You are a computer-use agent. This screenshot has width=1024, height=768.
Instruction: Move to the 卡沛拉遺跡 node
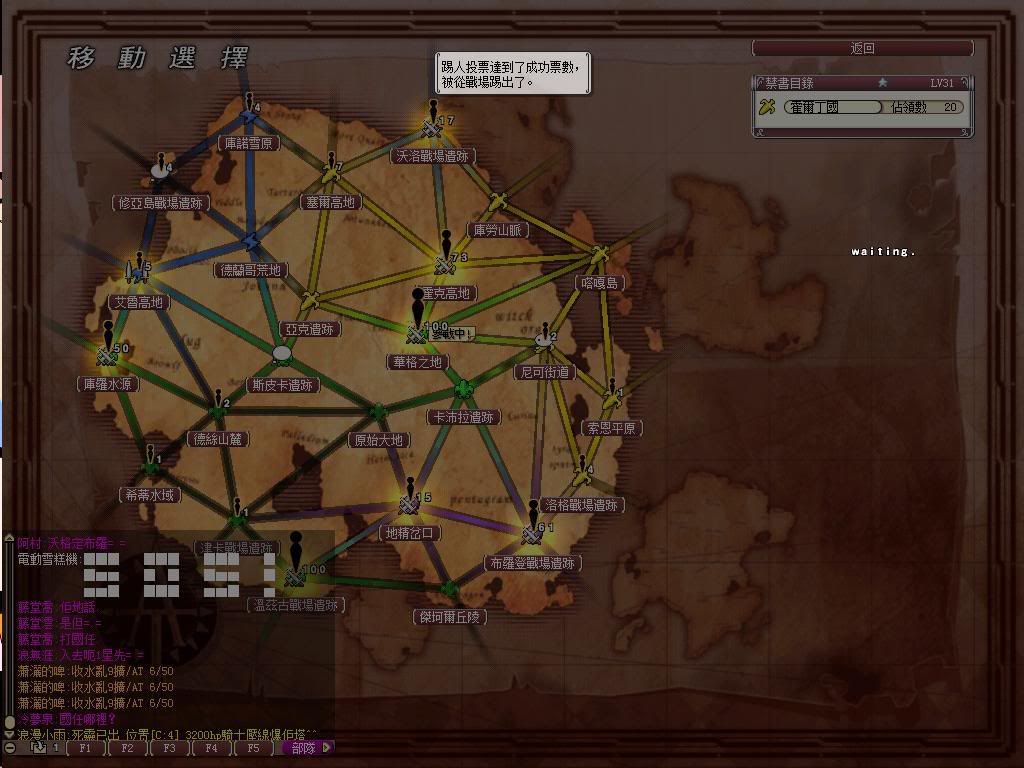pyautogui.click(x=462, y=389)
